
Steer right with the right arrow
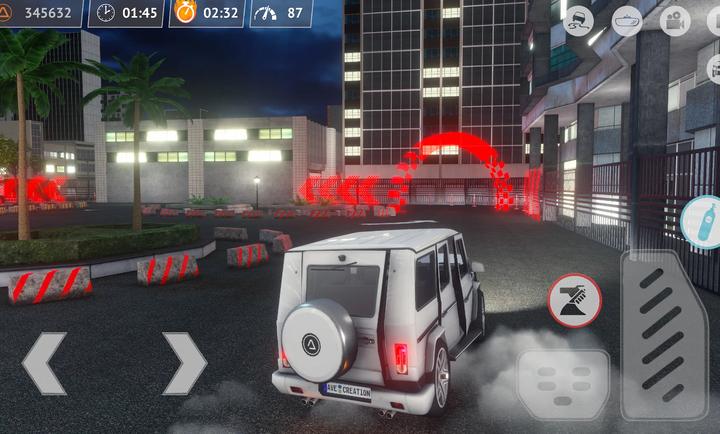click(184, 363)
